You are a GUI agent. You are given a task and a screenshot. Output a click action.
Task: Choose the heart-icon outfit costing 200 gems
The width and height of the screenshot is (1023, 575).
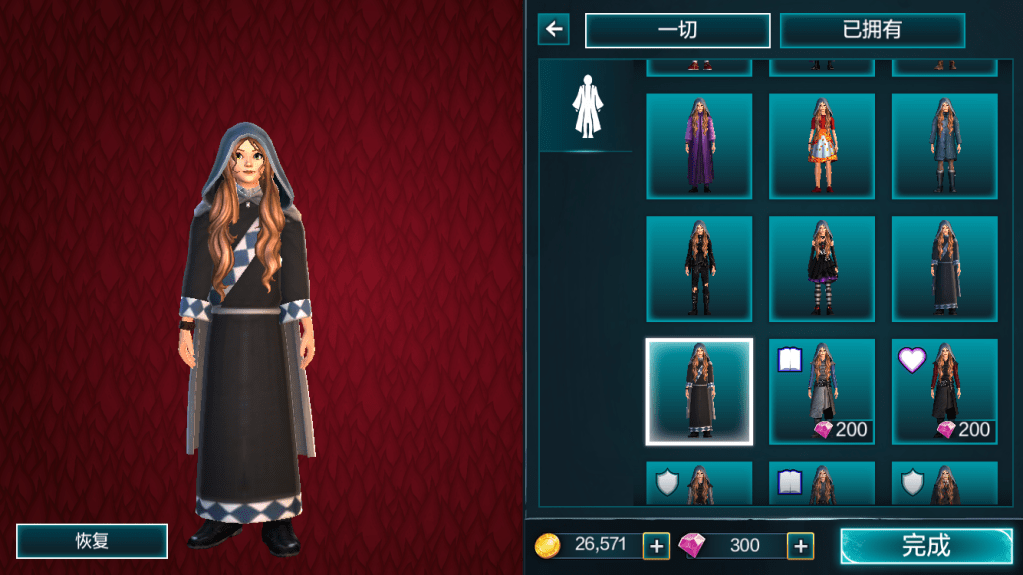944,391
